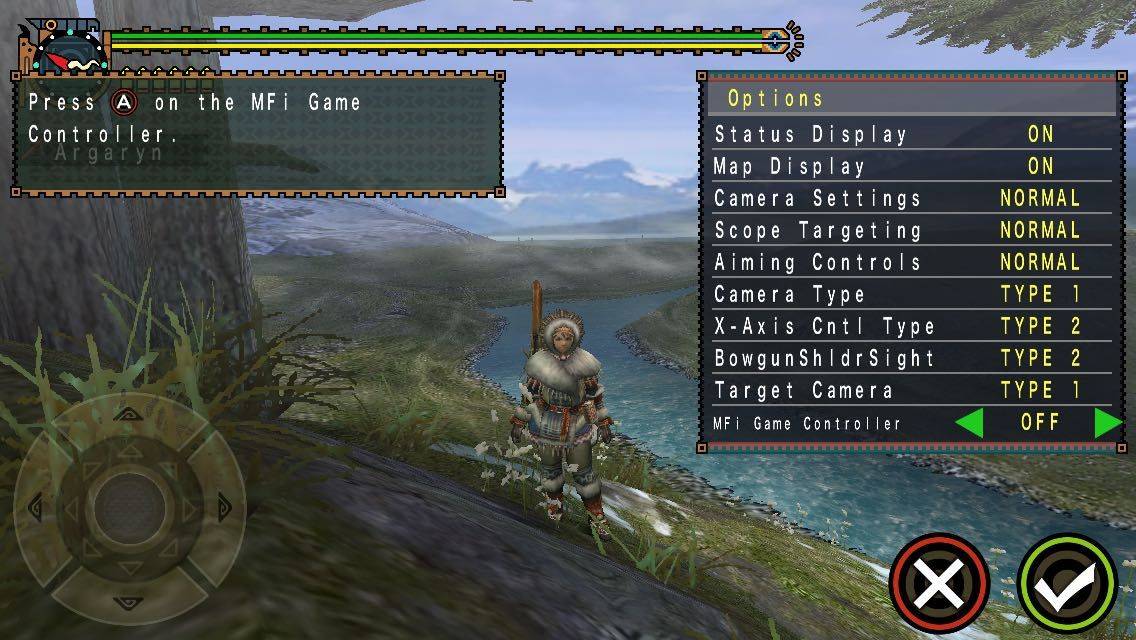Tap the virtual d-pad up arrow

[x=127, y=413]
